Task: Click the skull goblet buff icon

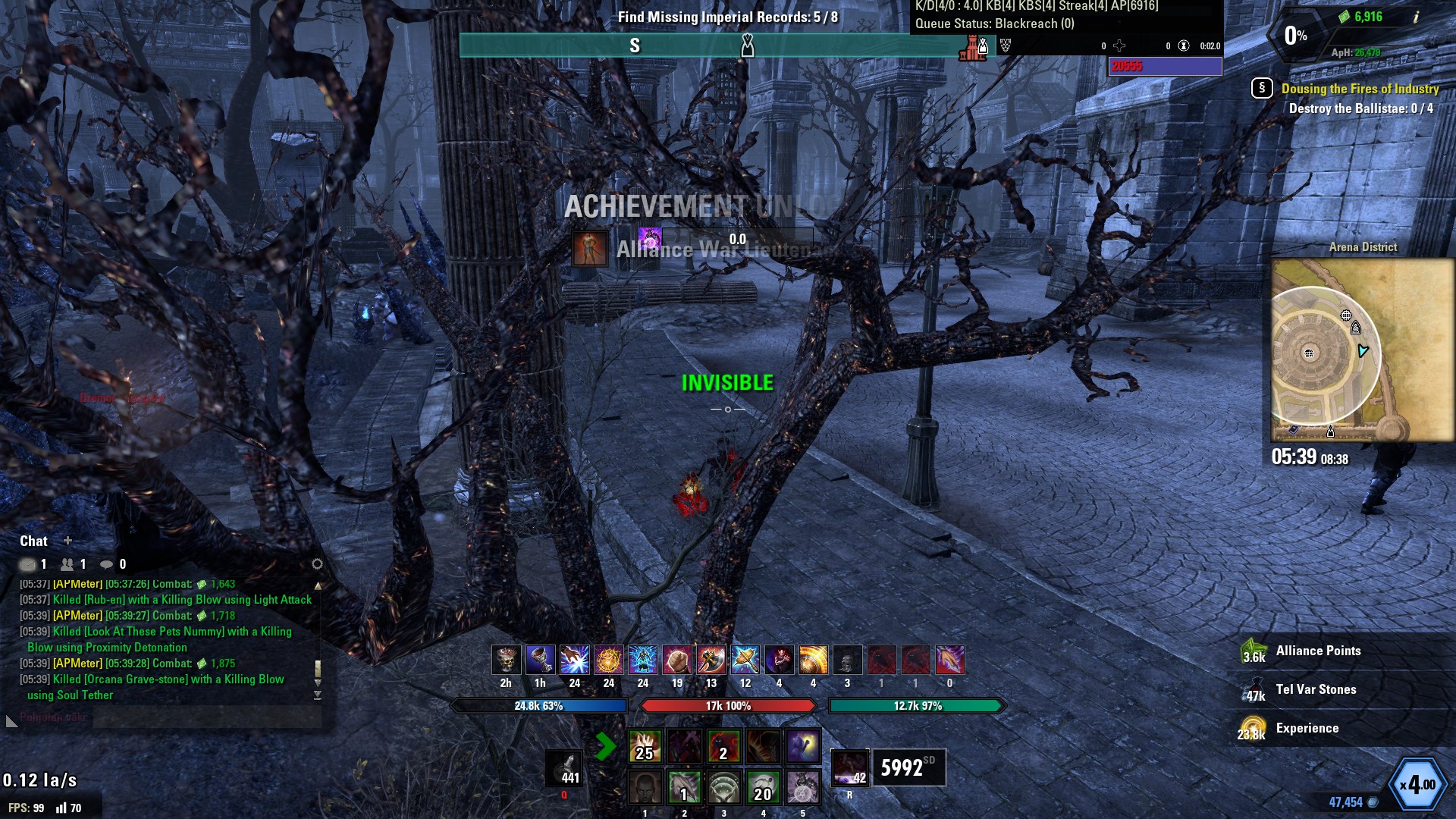Action: (506, 660)
